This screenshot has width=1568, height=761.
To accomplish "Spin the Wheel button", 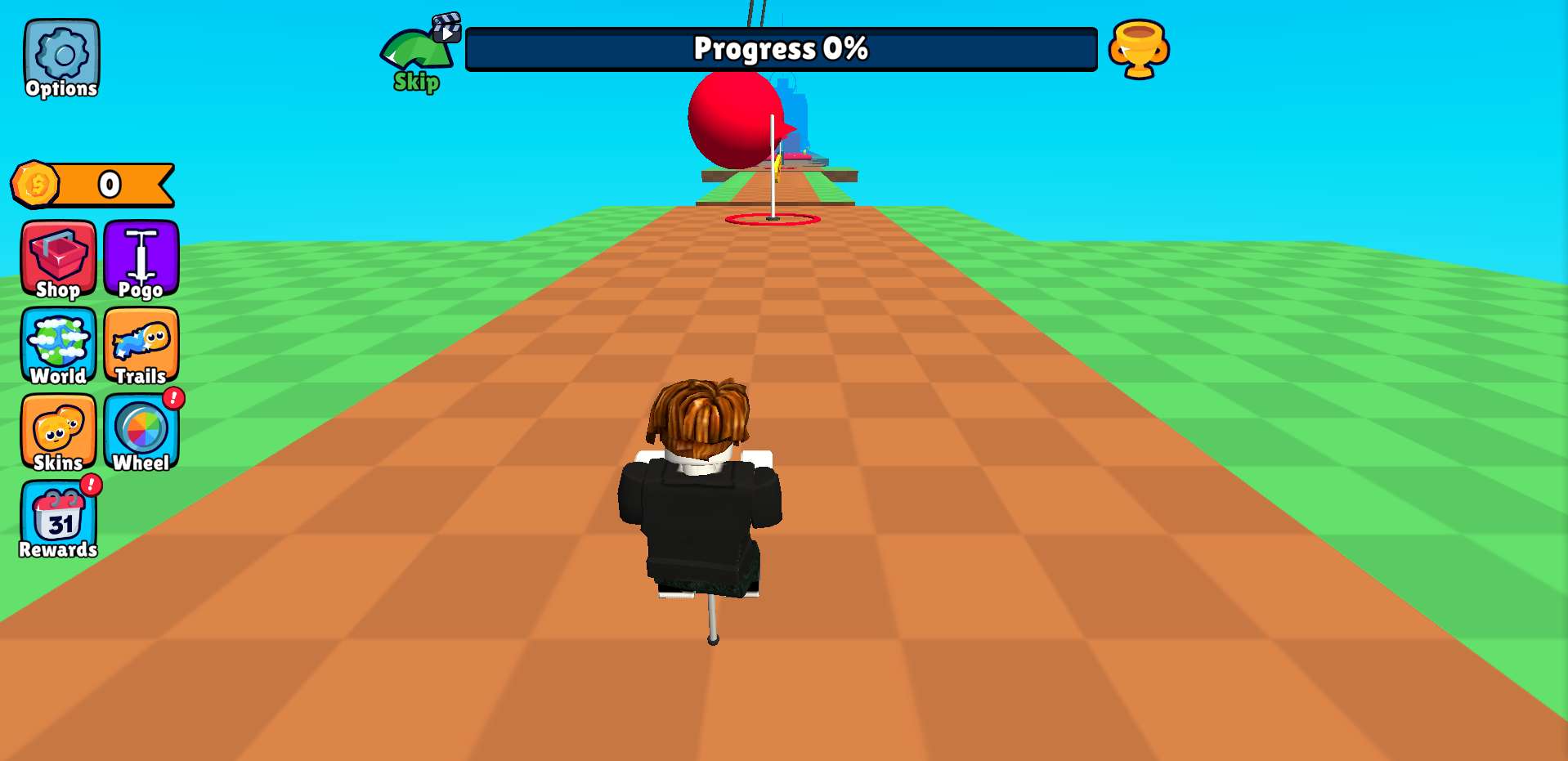I will 141,432.
